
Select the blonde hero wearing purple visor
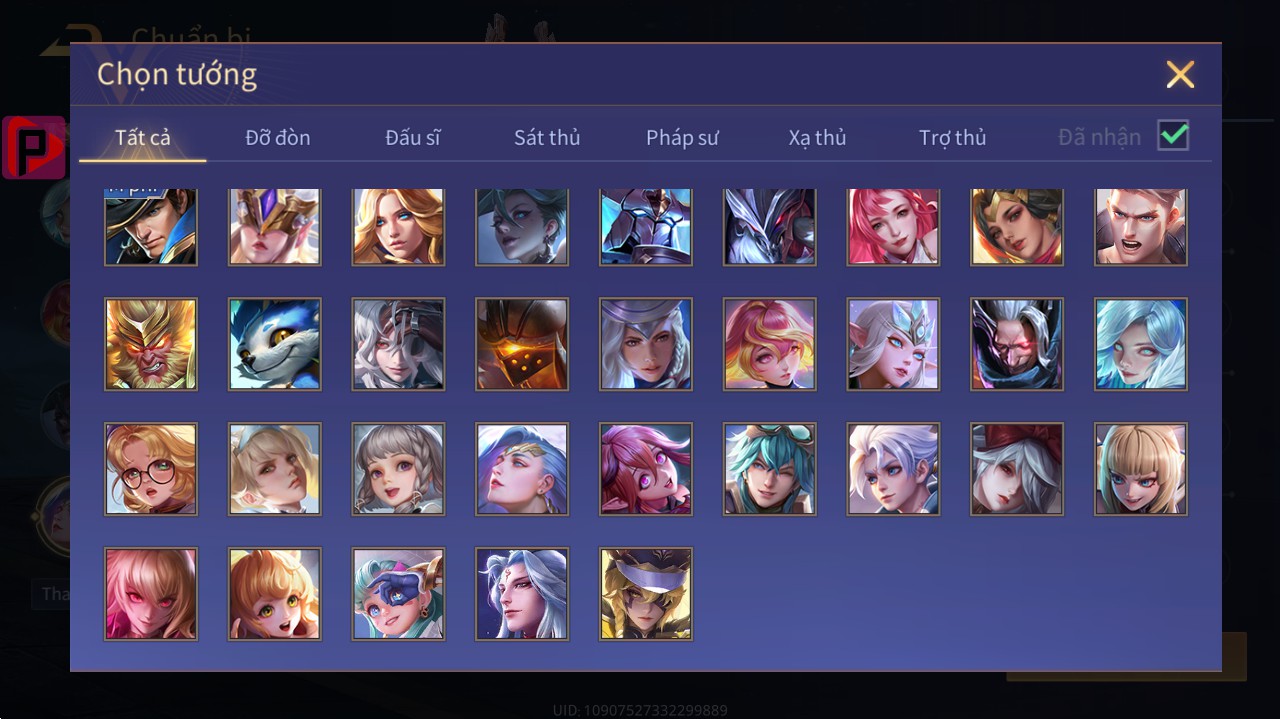(646, 594)
